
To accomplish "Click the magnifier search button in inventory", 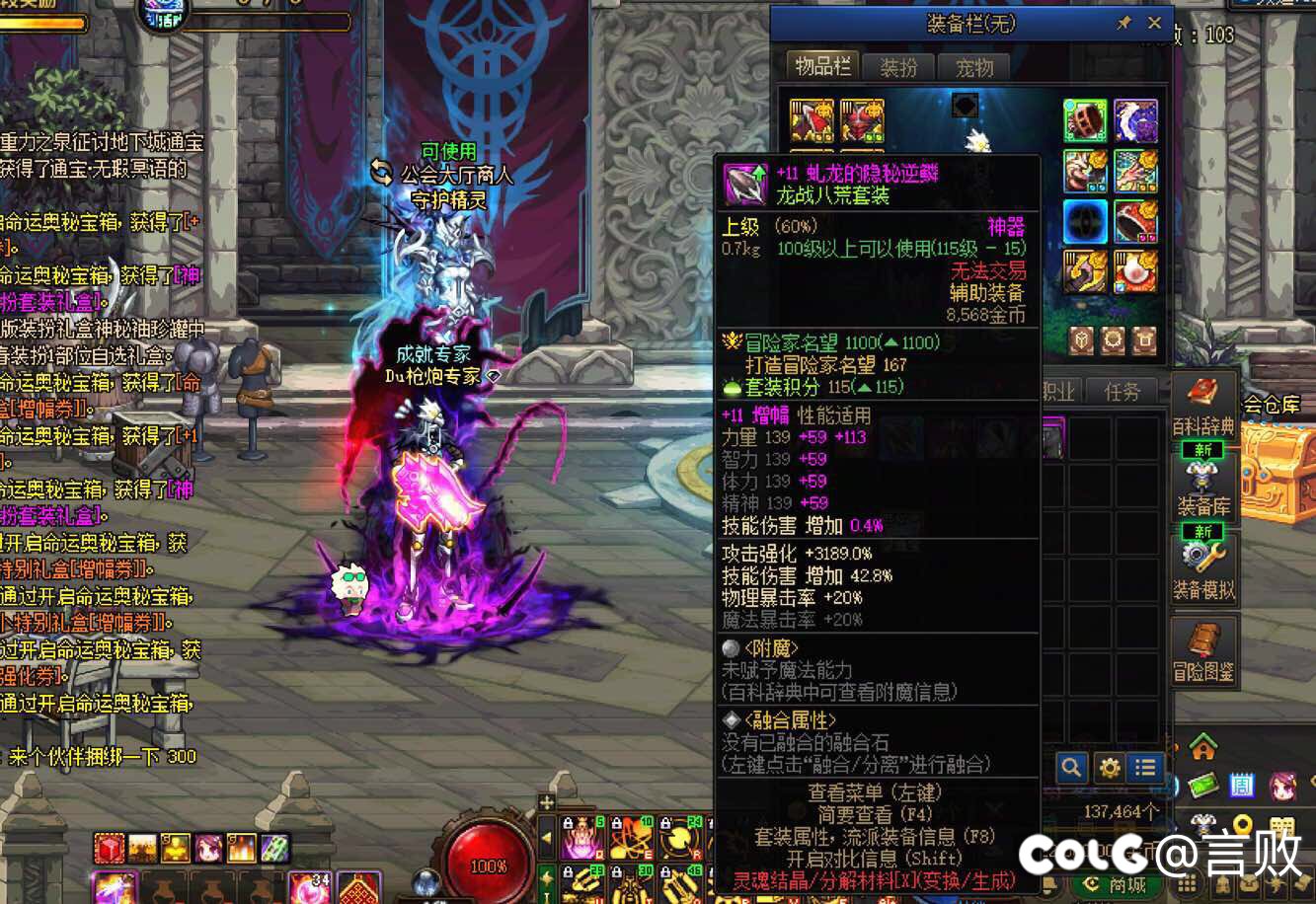I will [1071, 767].
